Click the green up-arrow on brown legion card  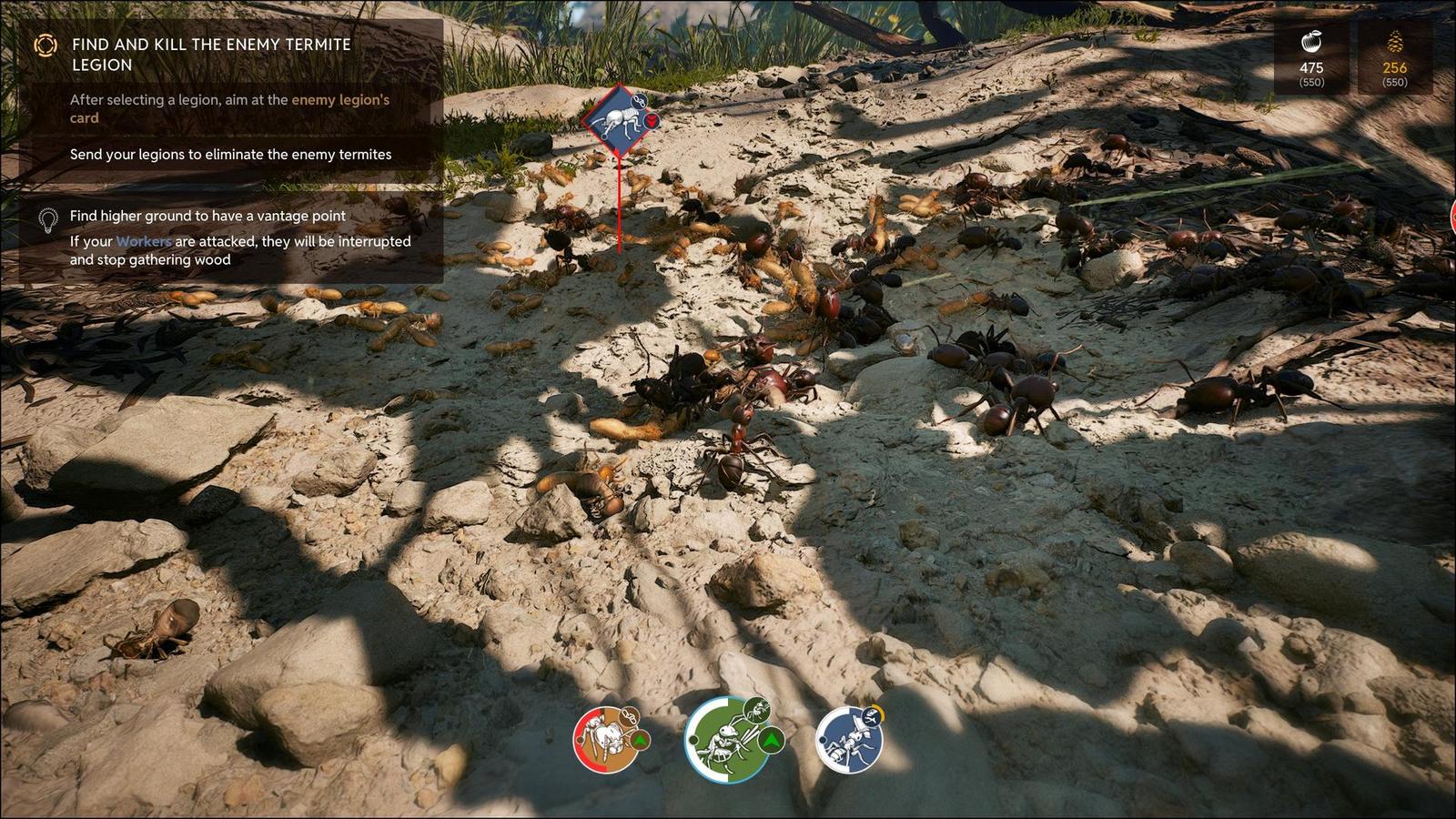pyautogui.click(x=639, y=741)
